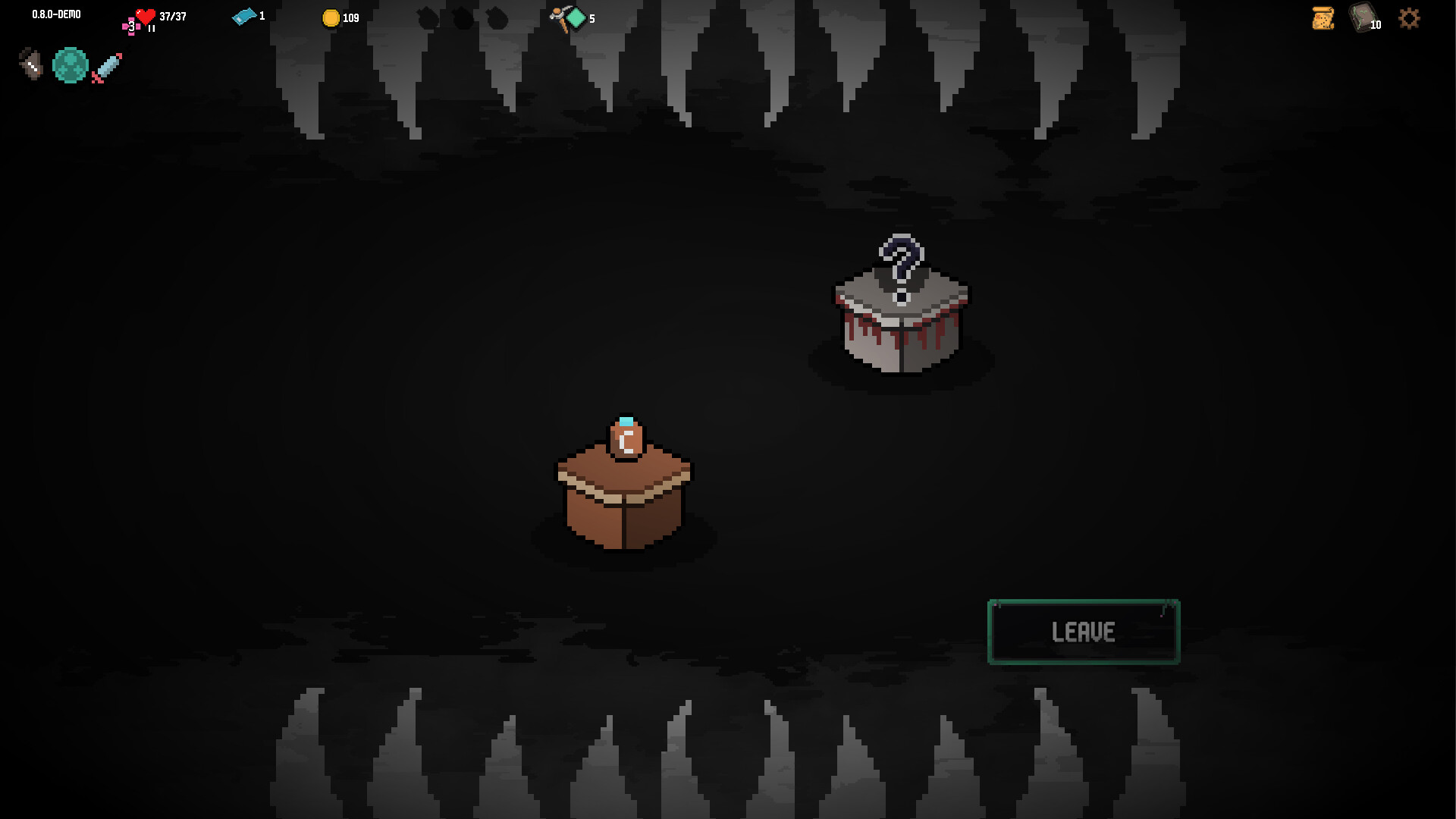
Task: Click the third empty bomb slot
Action: (x=497, y=17)
